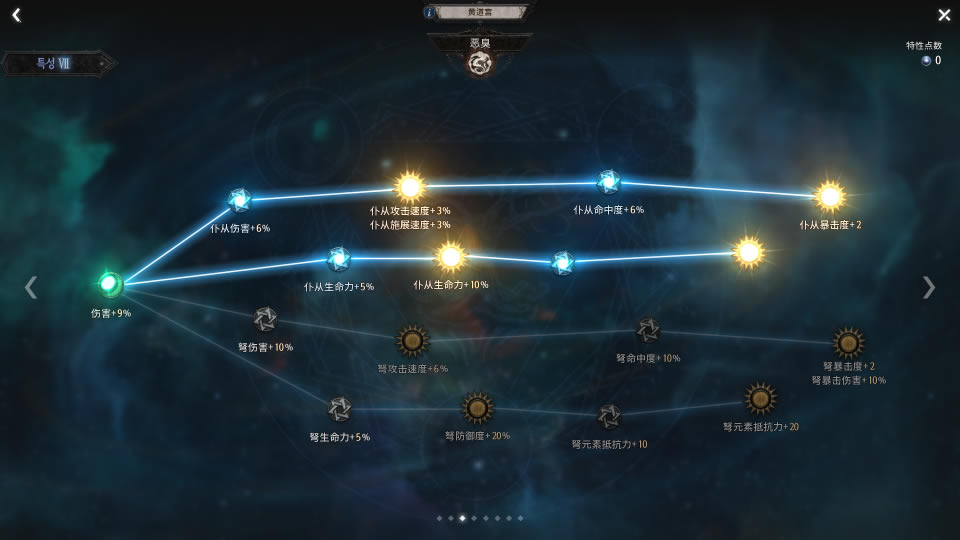
Task: Activate the 仆从暴击度+2 star node
Action: (x=830, y=196)
